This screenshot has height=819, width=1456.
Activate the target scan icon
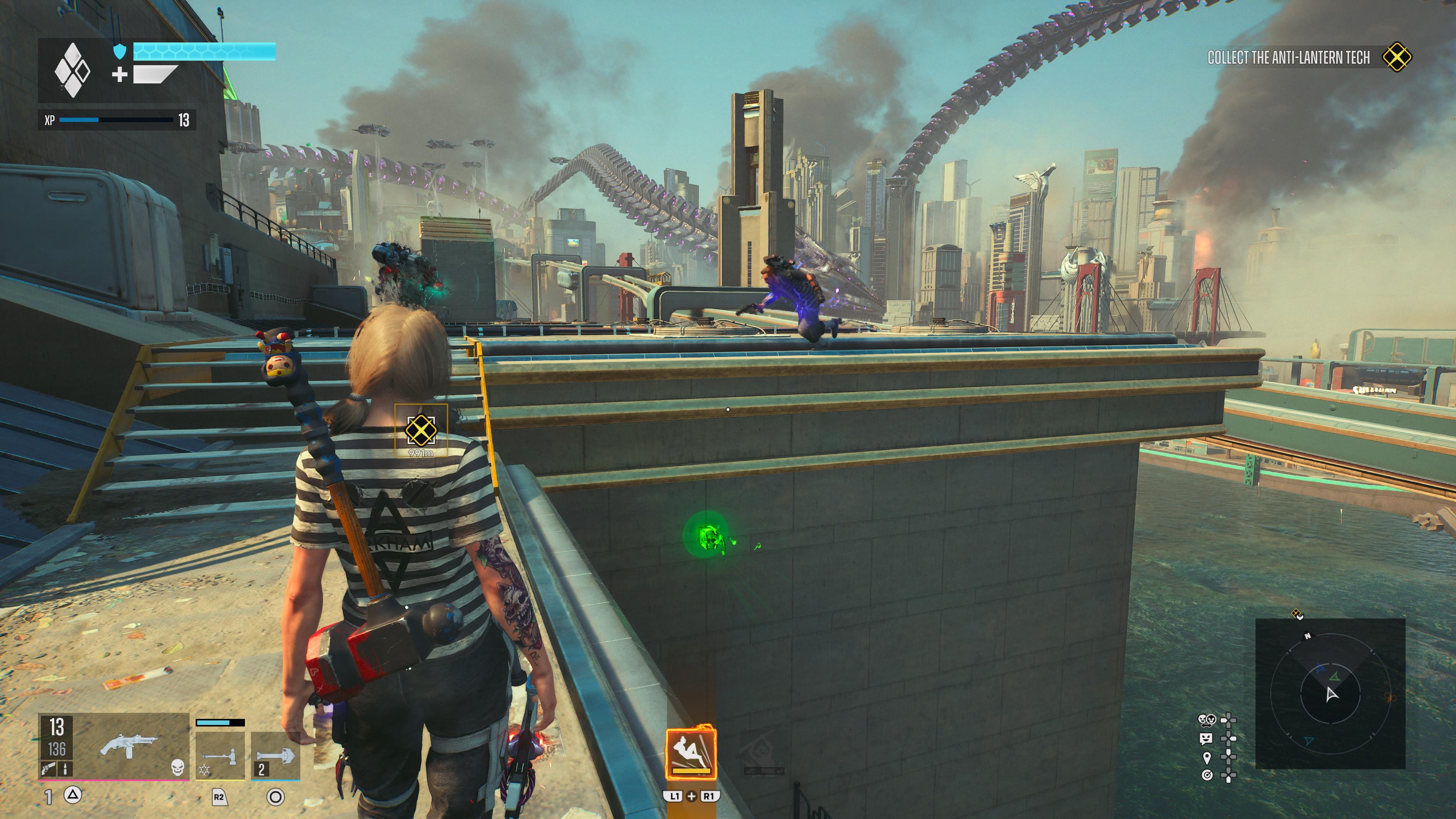[x=1207, y=775]
